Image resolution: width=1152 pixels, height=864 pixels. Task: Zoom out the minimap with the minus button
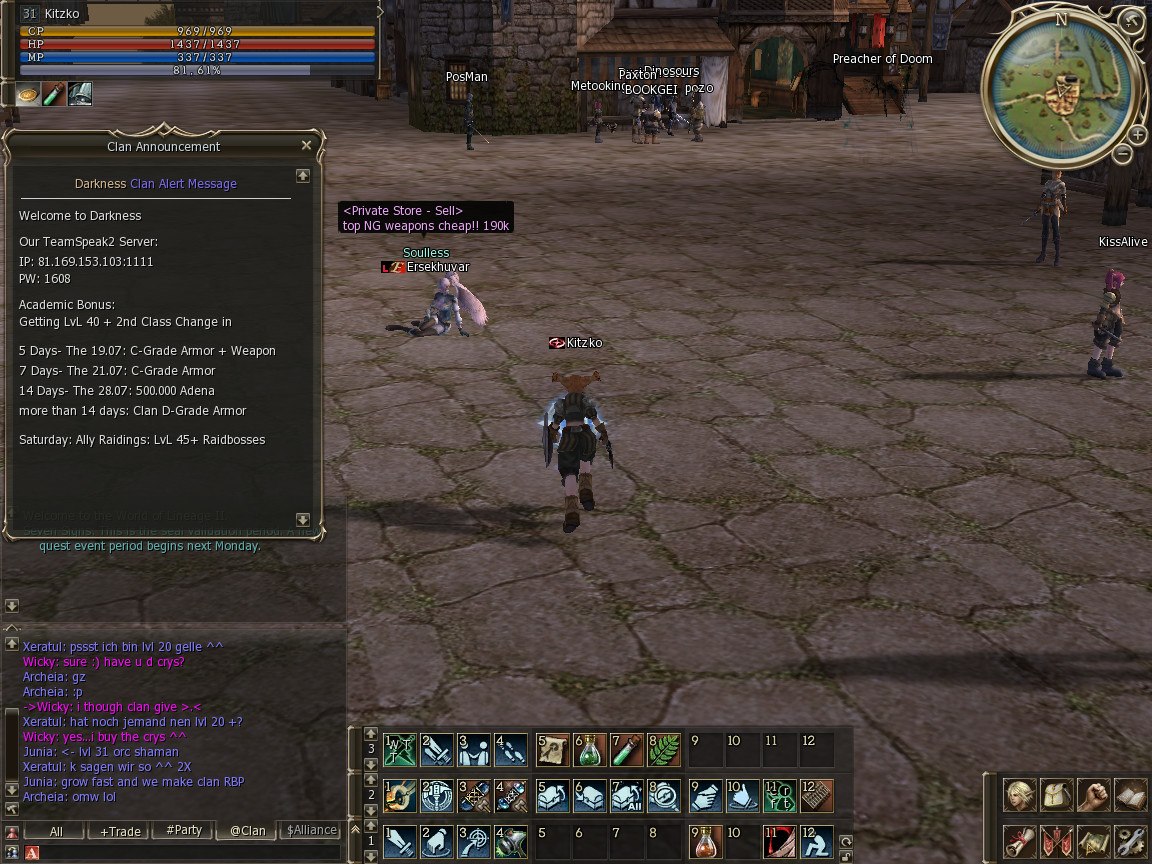1122,154
